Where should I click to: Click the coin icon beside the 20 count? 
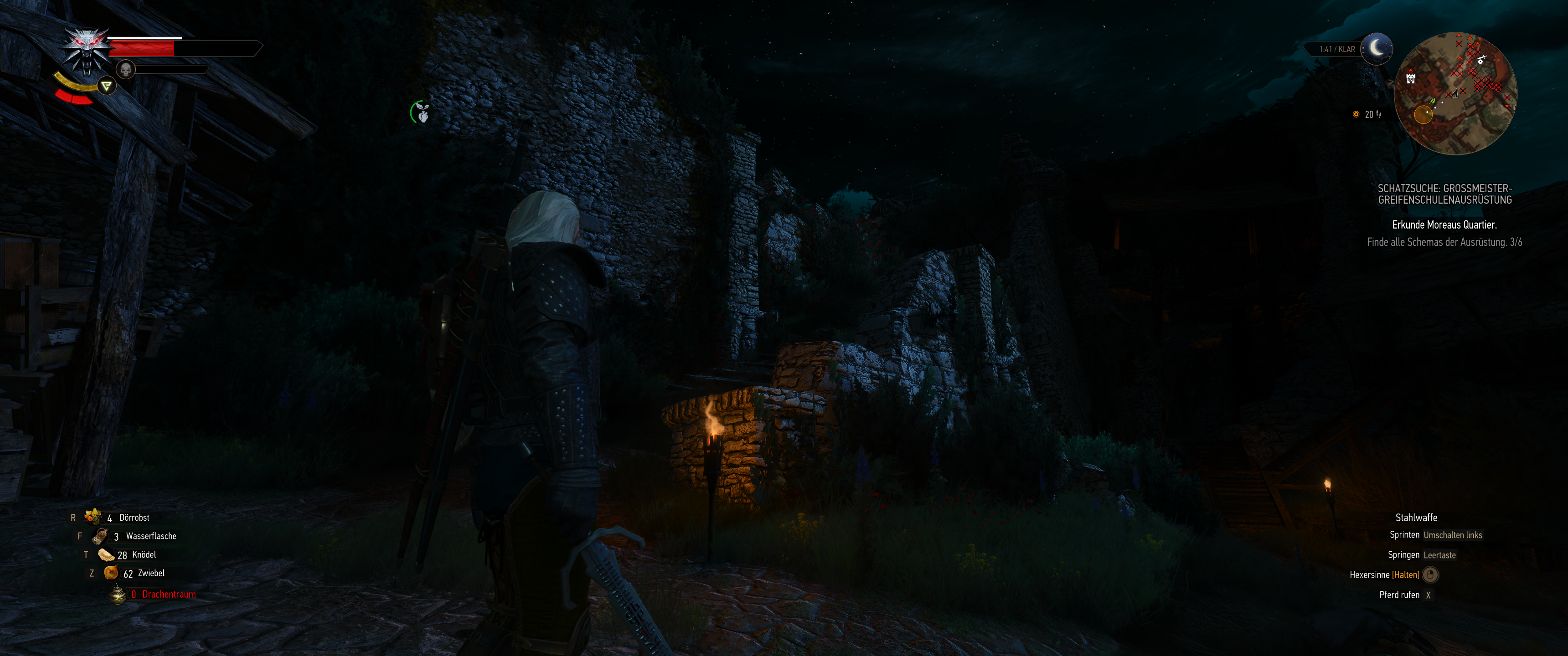[x=1356, y=114]
